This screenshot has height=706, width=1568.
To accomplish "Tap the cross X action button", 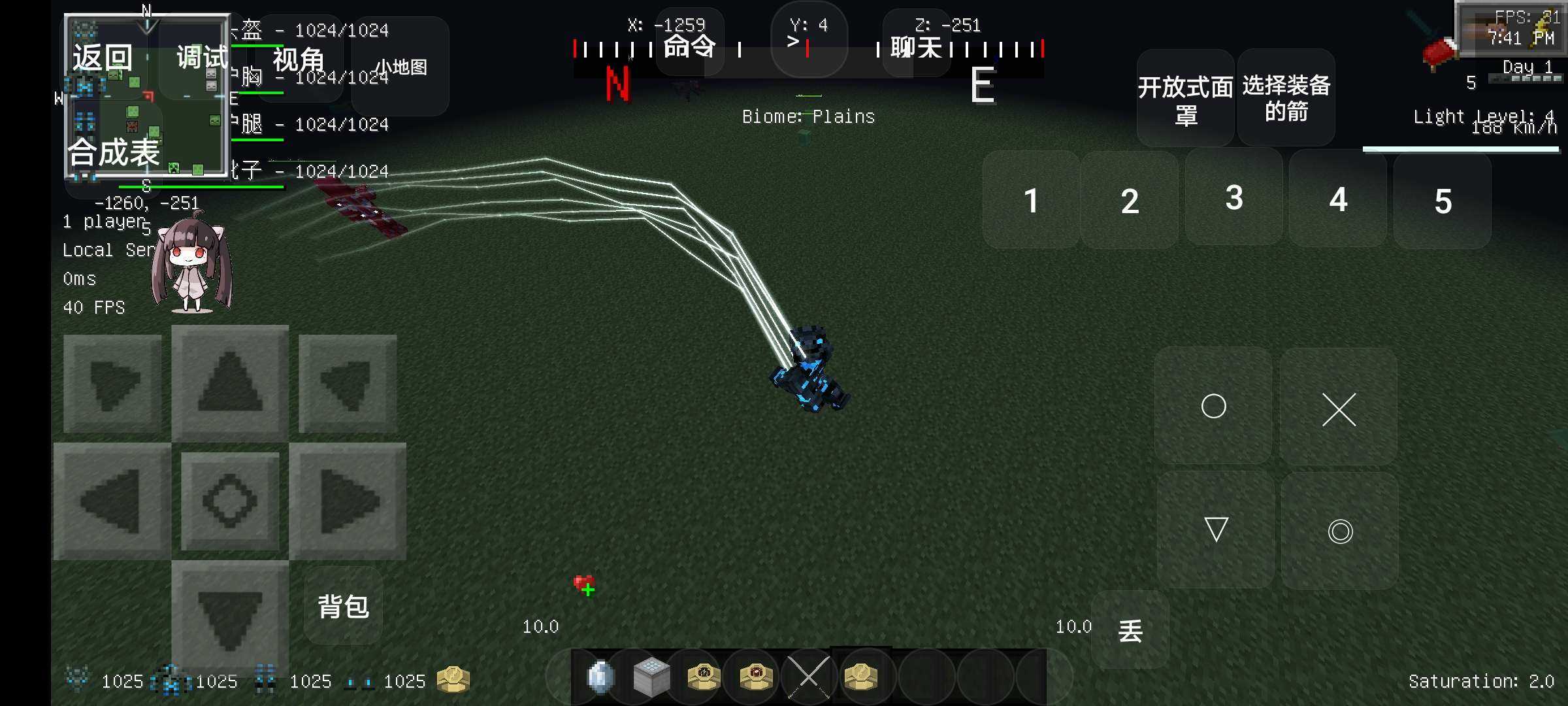I will coord(1339,409).
